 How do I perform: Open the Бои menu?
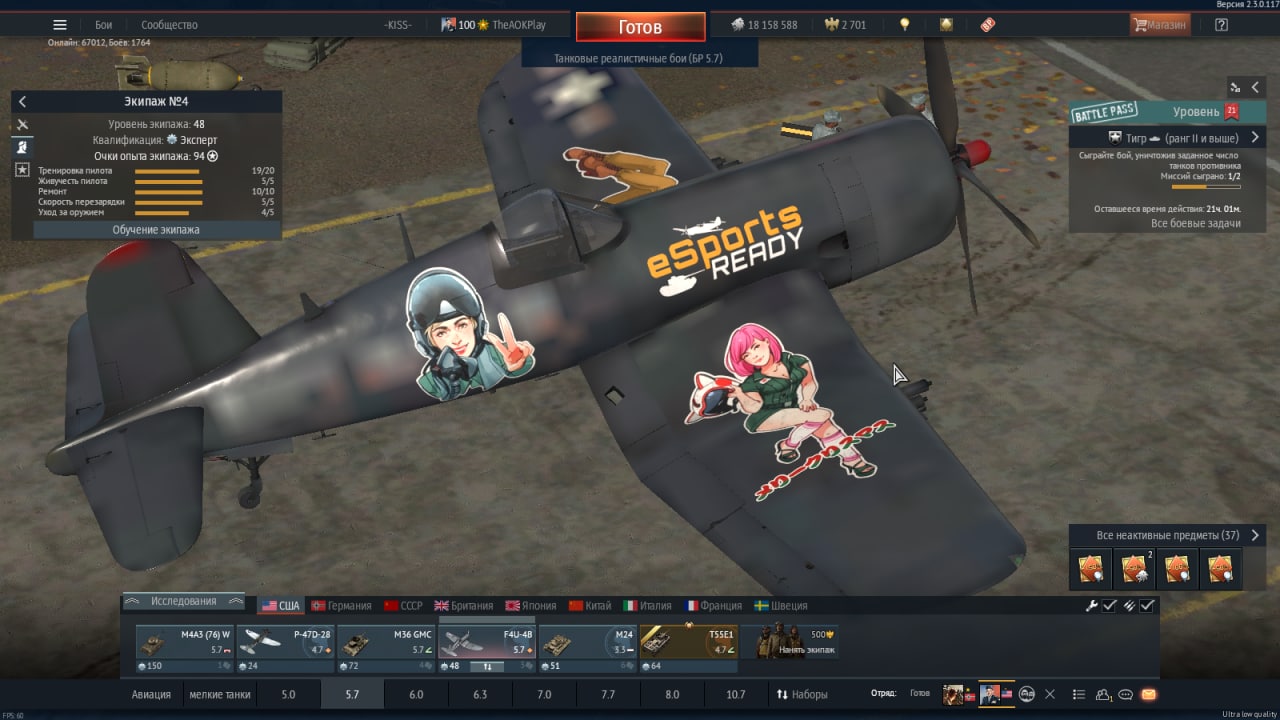[x=103, y=25]
